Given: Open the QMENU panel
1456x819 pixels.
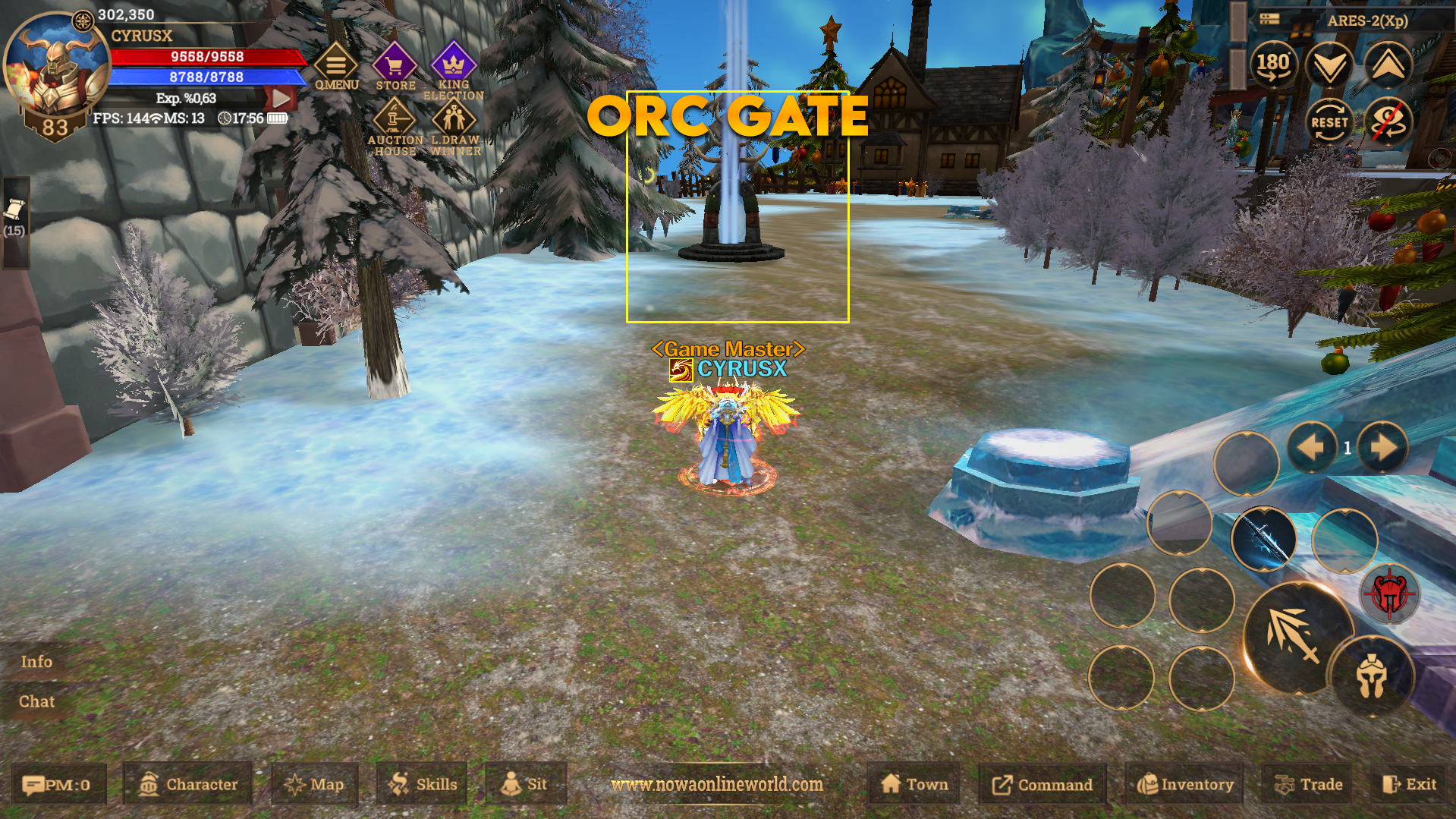Looking at the screenshot, I should (x=336, y=65).
